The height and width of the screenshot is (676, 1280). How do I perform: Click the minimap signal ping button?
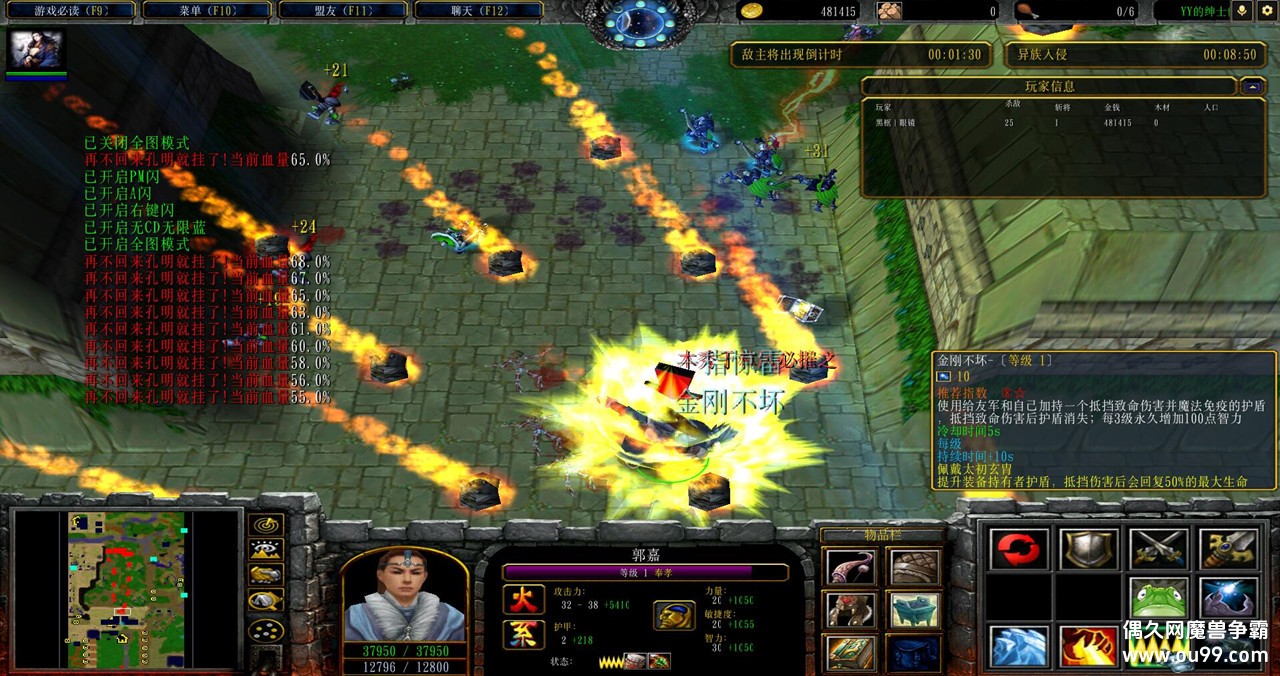tap(265, 525)
